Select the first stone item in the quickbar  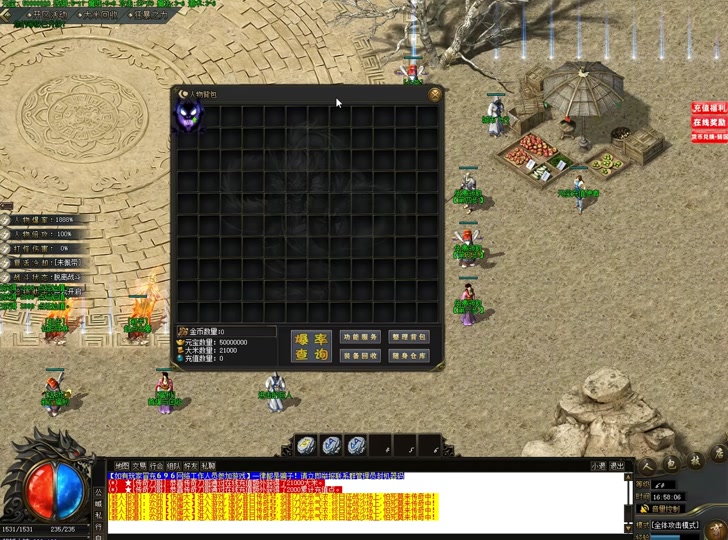tap(306, 445)
